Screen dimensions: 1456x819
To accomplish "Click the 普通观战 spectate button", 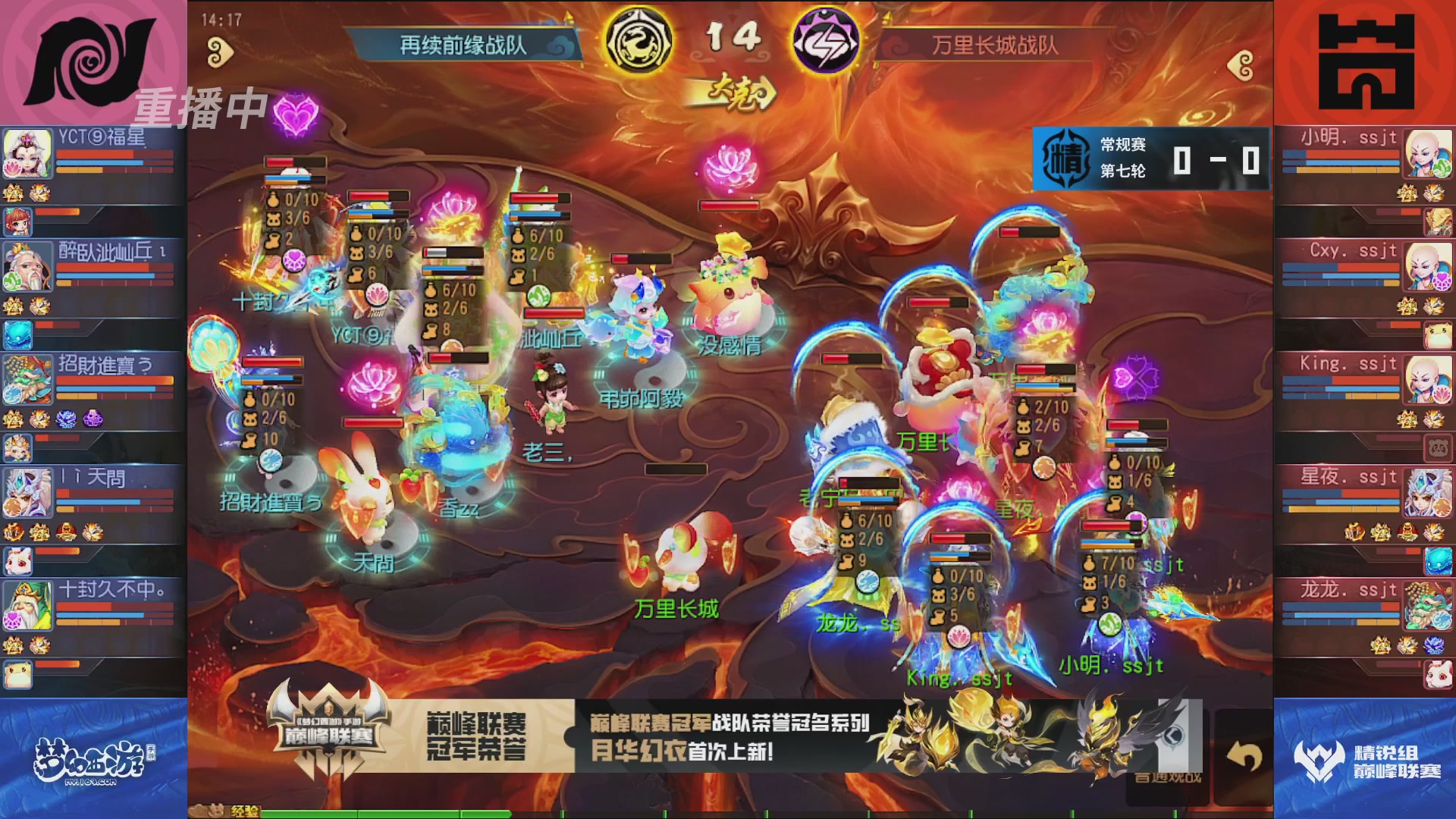I will point(1168,777).
